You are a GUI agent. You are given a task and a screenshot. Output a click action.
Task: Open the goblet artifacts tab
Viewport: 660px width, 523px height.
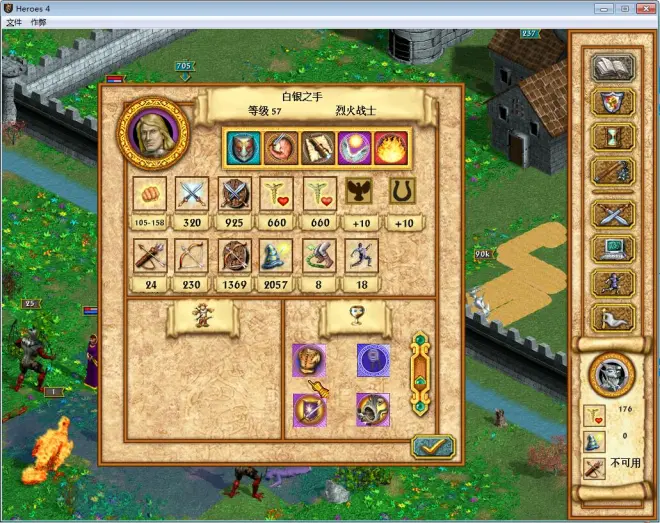click(x=356, y=317)
